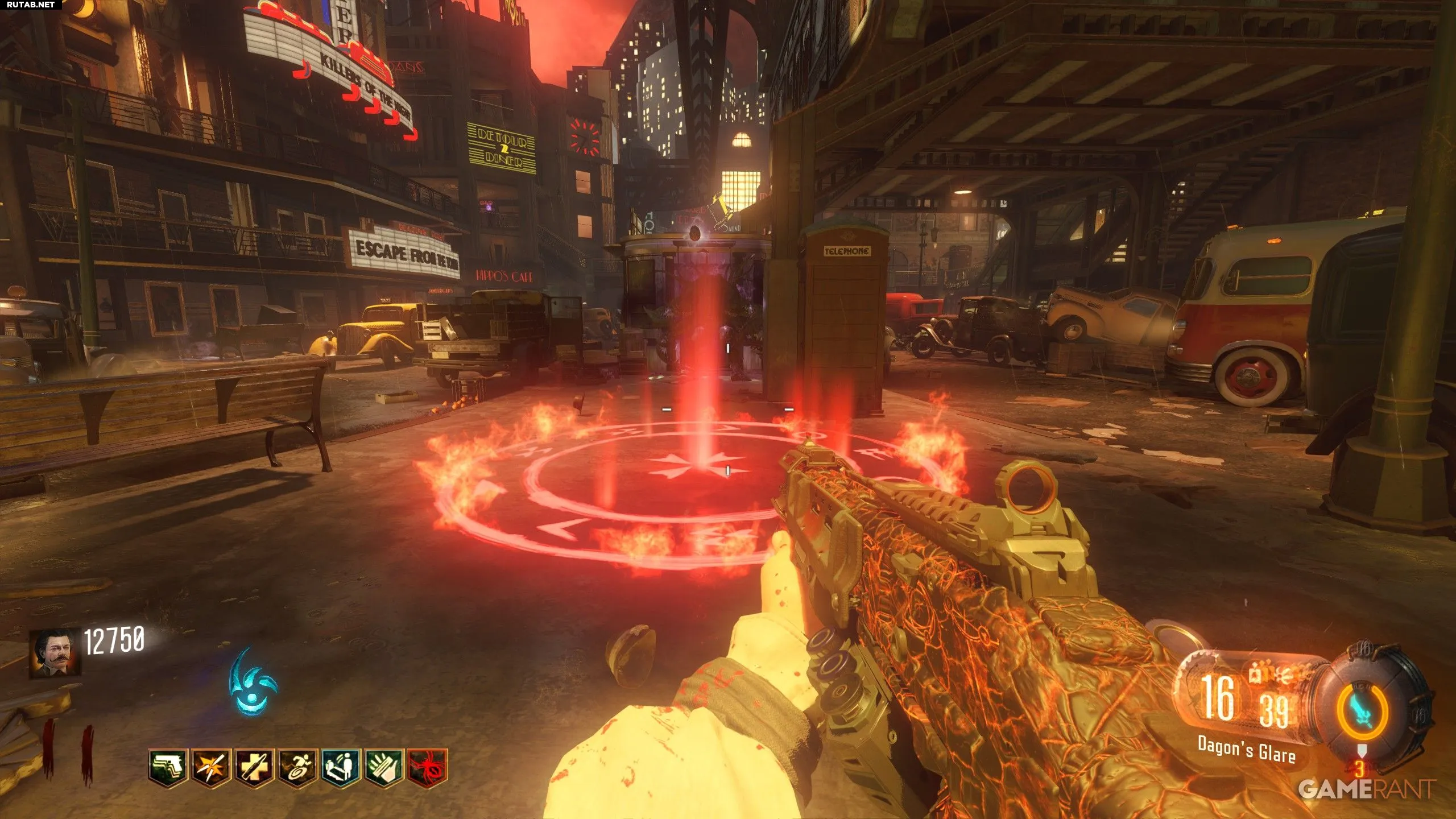The width and height of the screenshot is (1456, 819).
Task: Select the Speed Cola hand perk icon
Action: [384, 768]
